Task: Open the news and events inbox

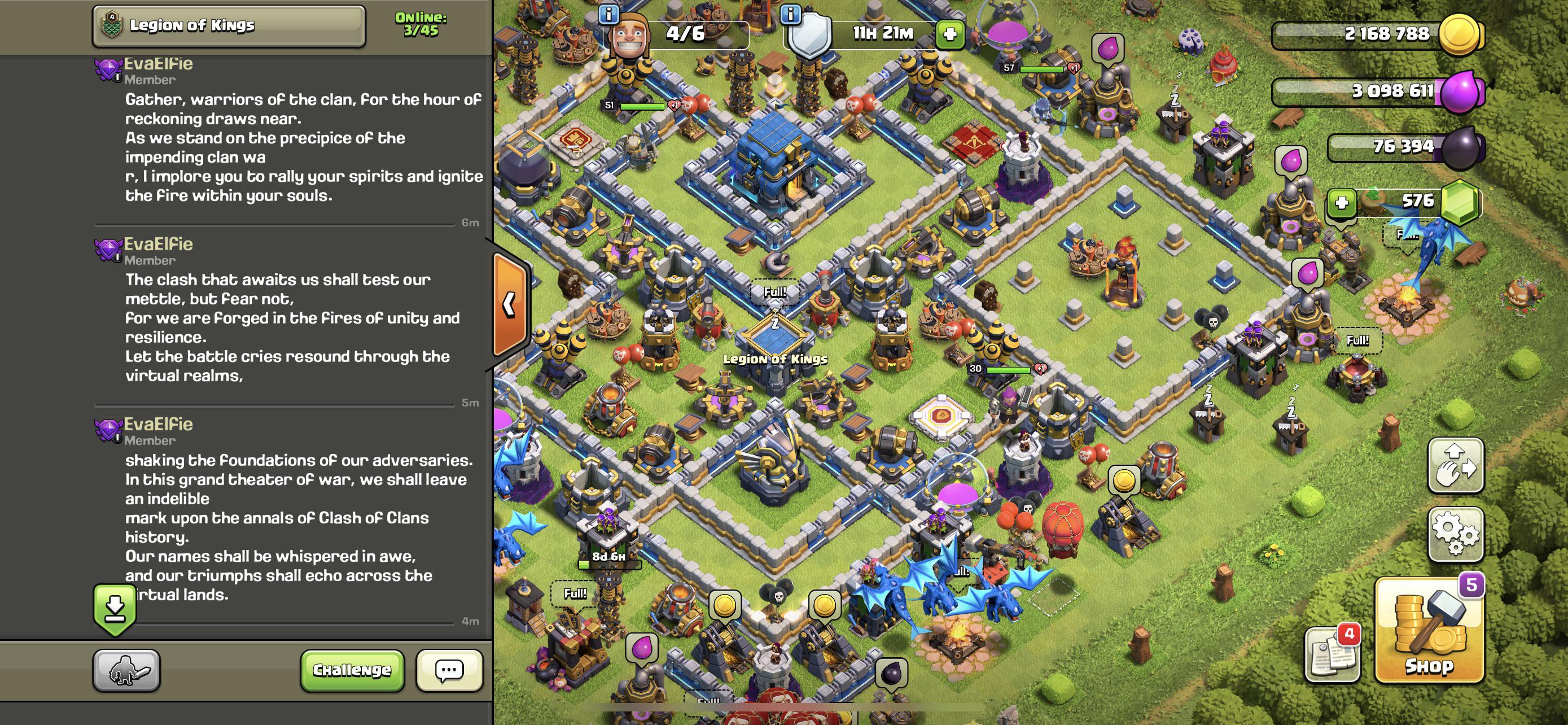Action: tap(1333, 654)
